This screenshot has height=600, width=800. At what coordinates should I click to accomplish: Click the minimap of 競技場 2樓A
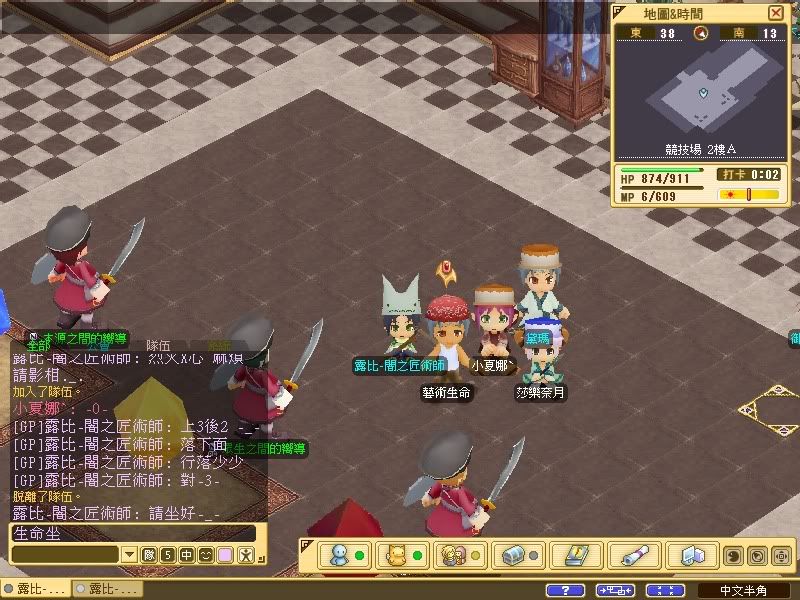tap(702, 93)
